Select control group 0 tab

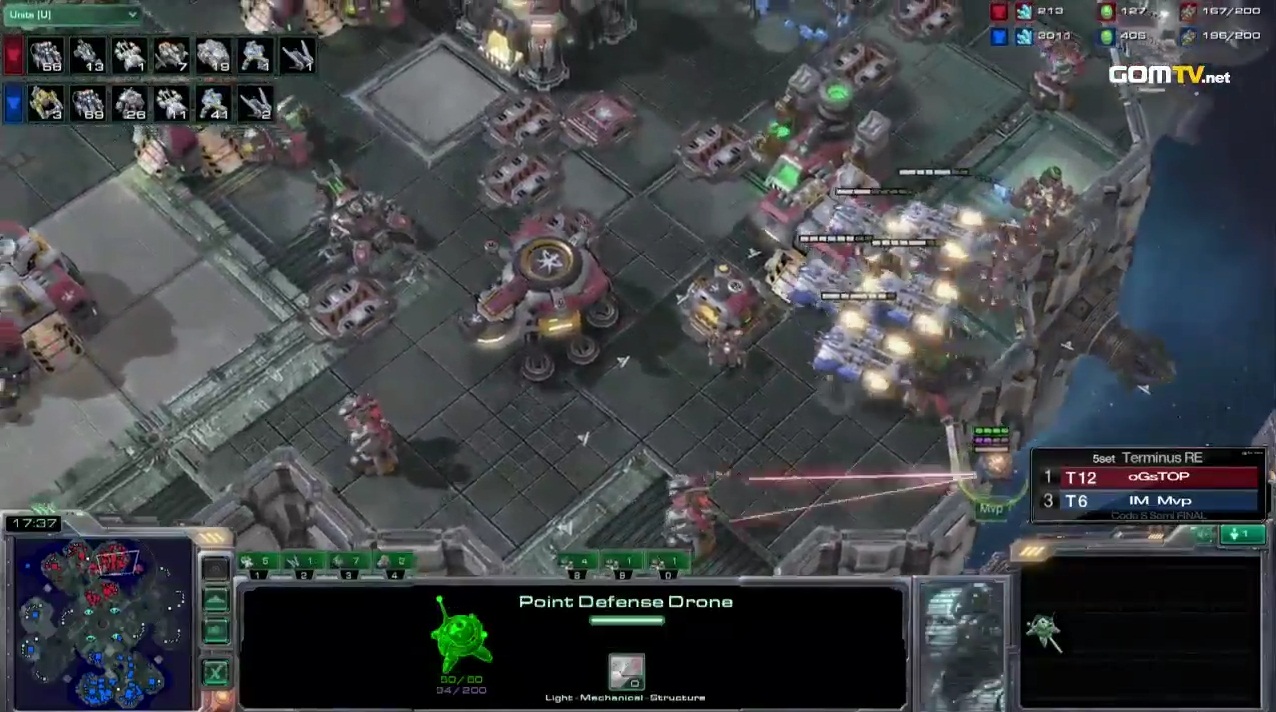pyautogui.click(x=668, y=564)
